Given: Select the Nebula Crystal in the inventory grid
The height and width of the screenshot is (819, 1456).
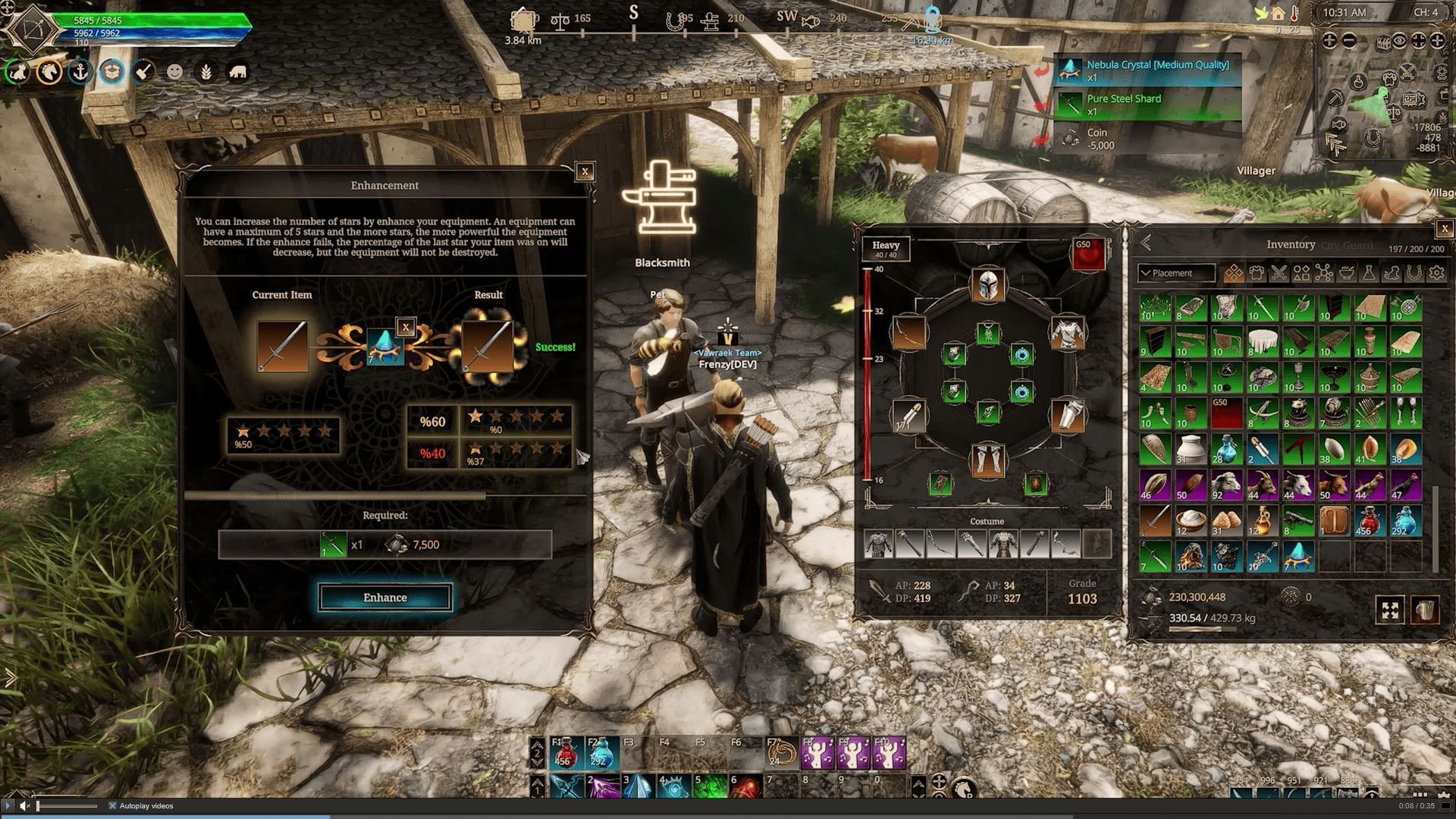Looking at the screenshot, I should (x=1298, y=556).
